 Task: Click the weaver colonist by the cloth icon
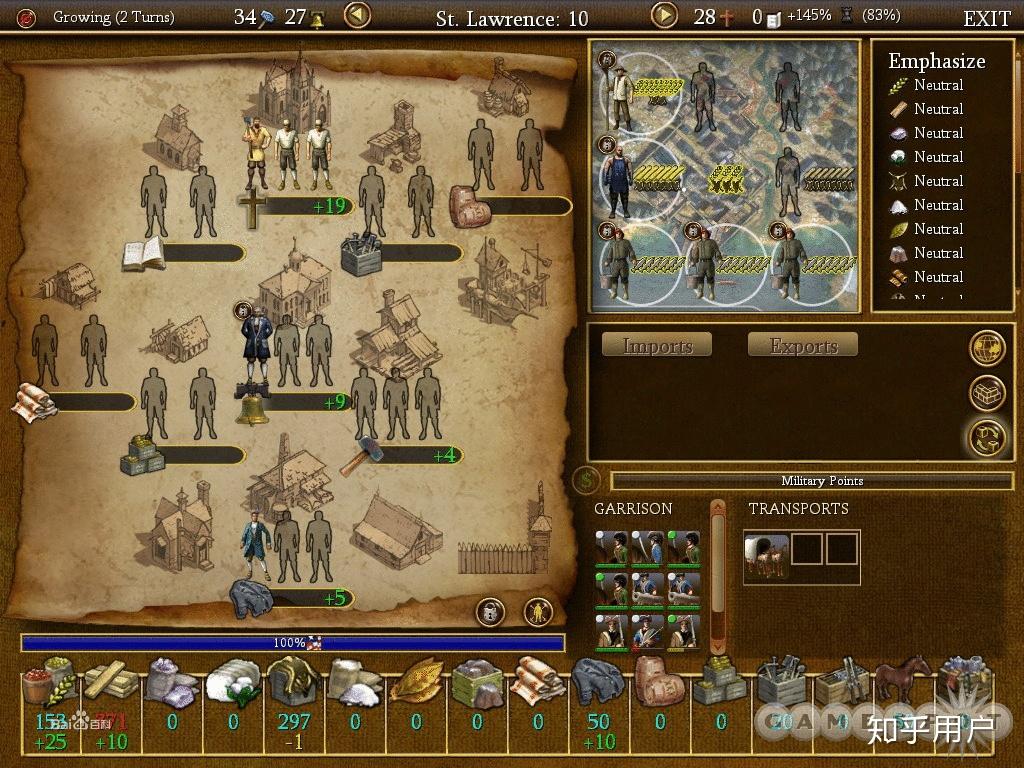point(256,543)
